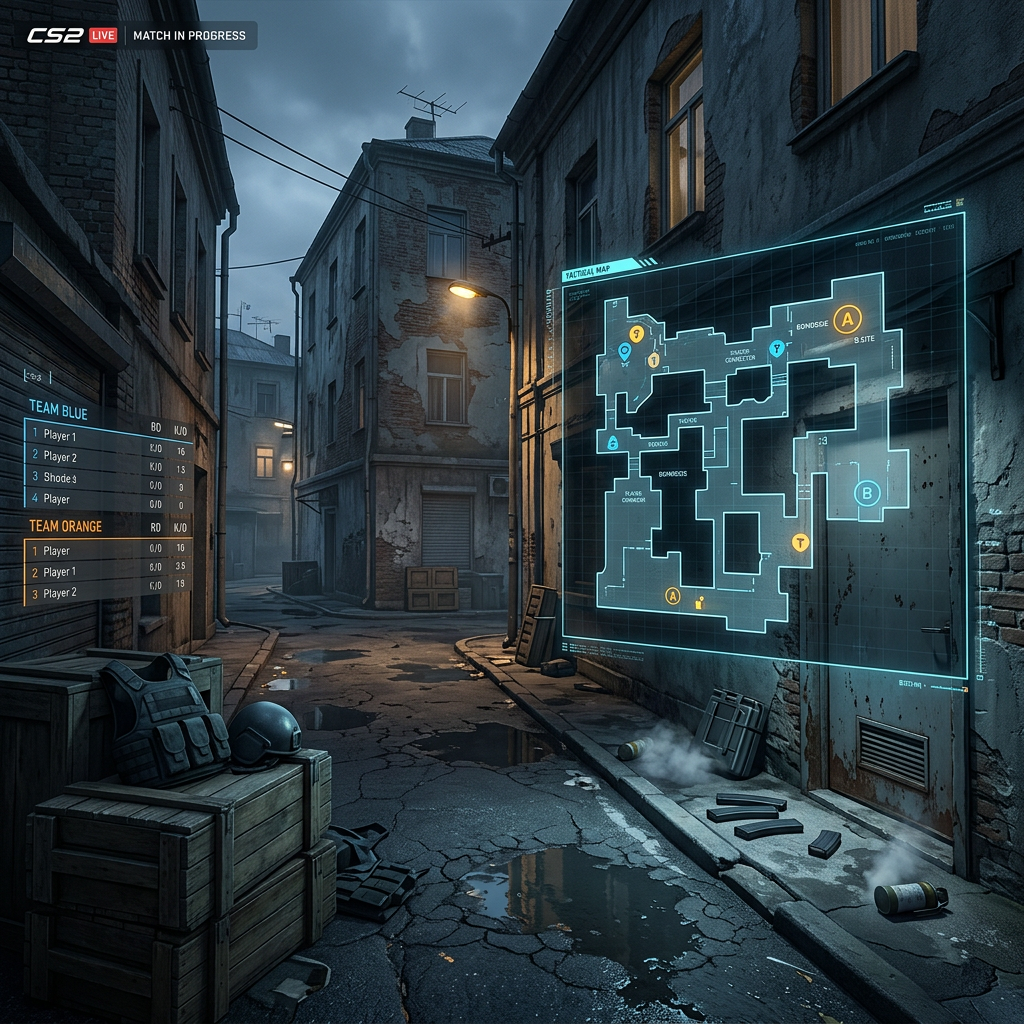This screenshot has height=1024, width=1024.
Task: Click the orange T marker beside the B site
Action: [x=800, y=542]
